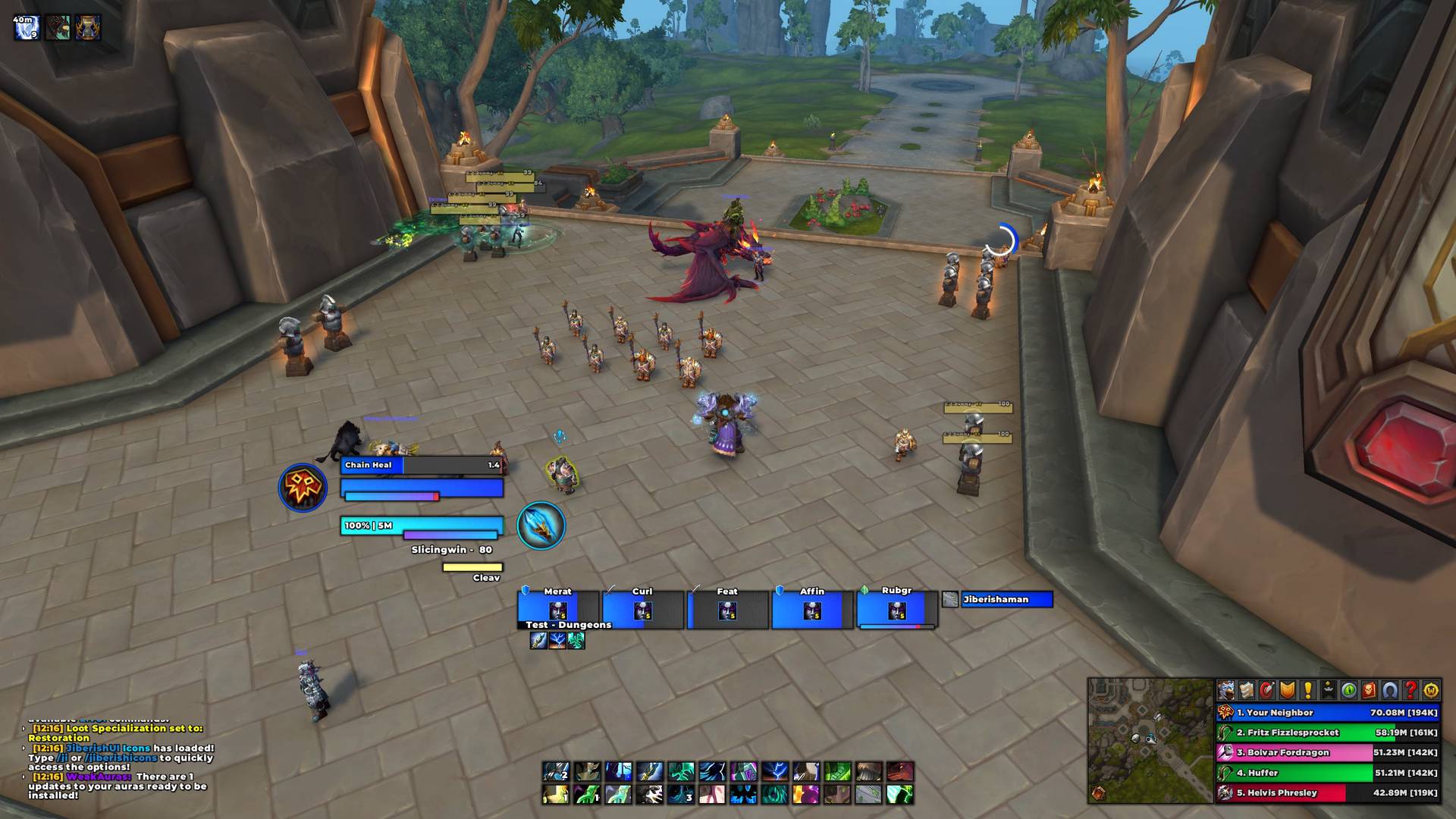Open the green eye Group Finder button
This screenshot has height=819, width=1456.
1349,690
